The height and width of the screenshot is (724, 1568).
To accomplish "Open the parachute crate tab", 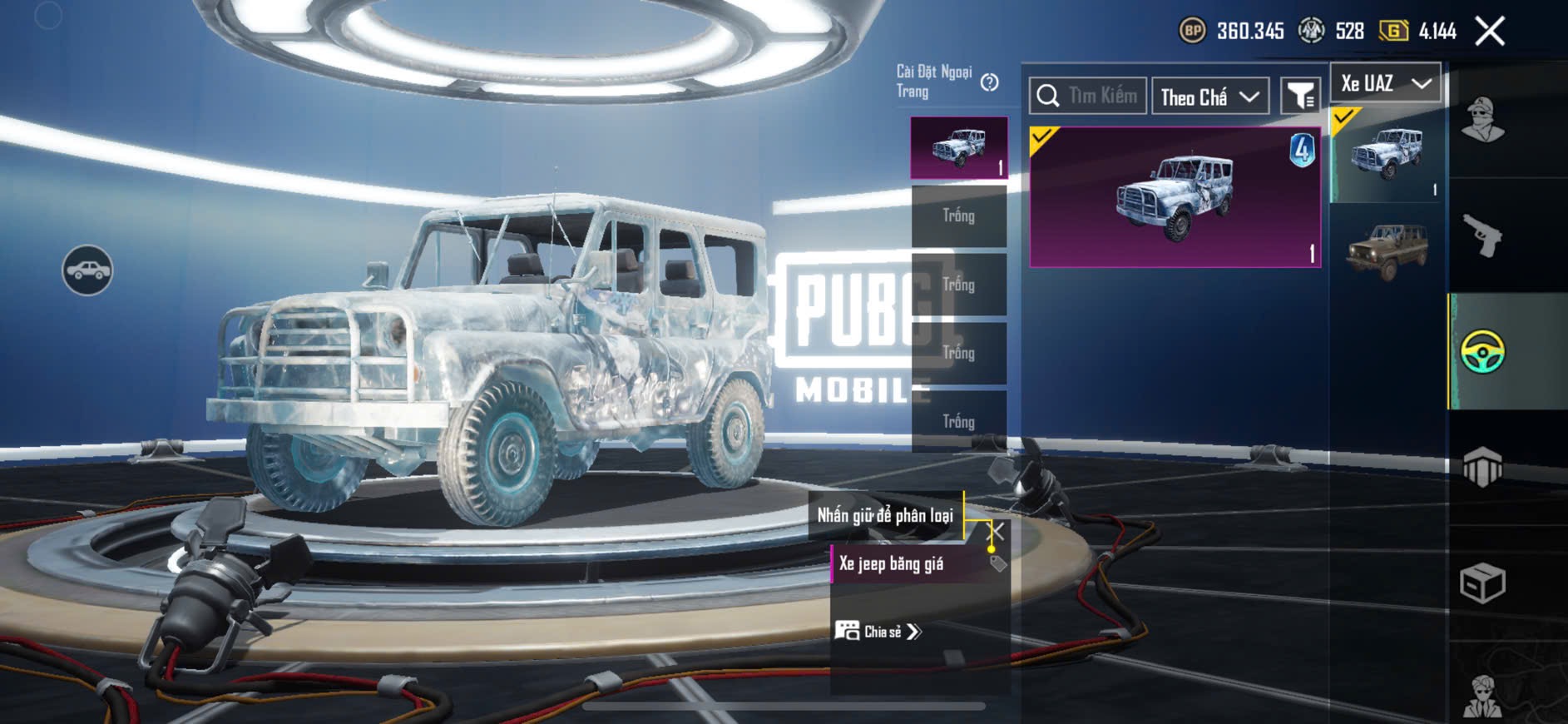I will [x=1482, y=467].
